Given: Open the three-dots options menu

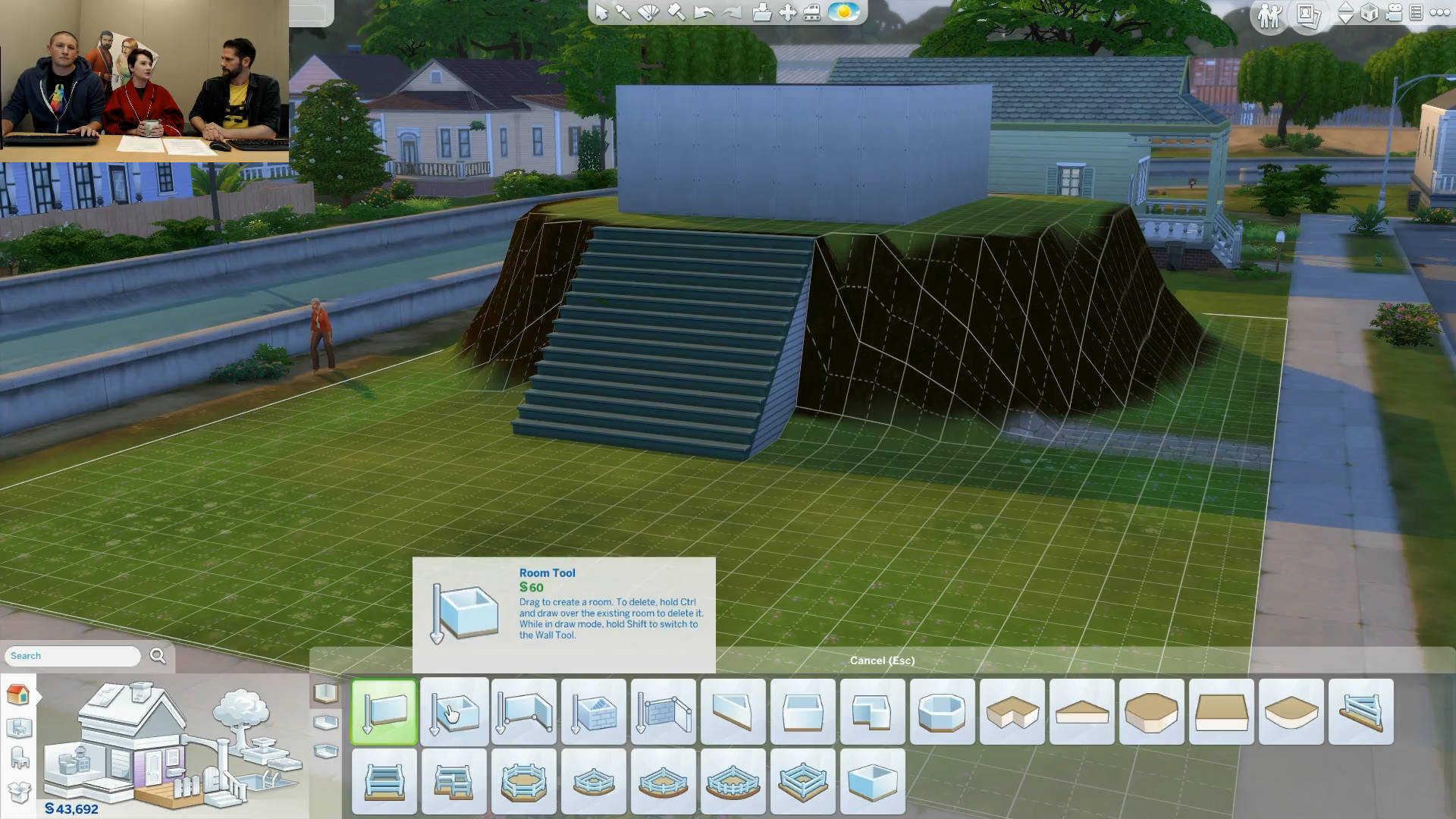Looking at the screenshot, I should 1439,13.
